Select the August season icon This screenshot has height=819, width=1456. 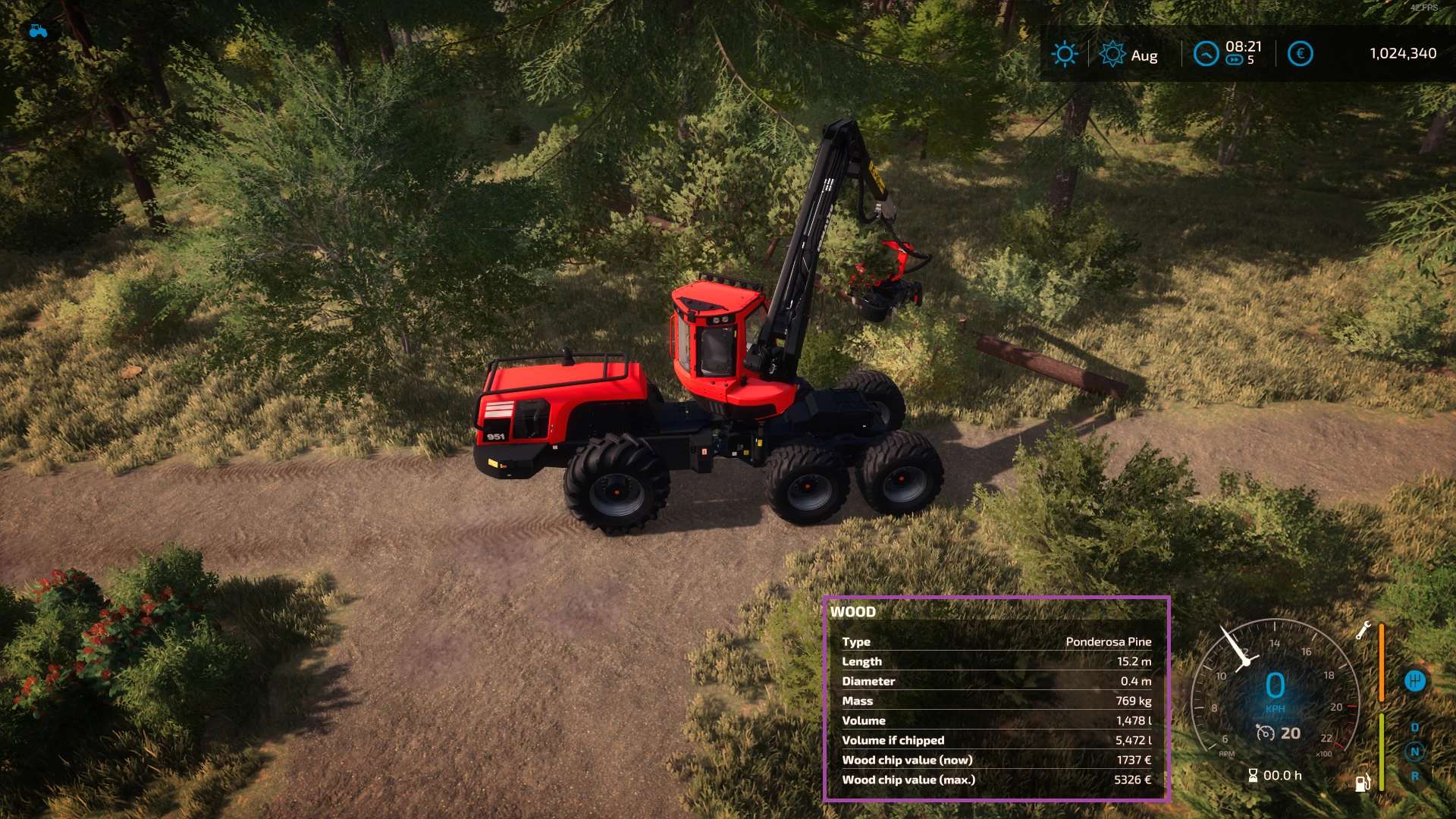pyautogui.click(x=1112, y=54)
